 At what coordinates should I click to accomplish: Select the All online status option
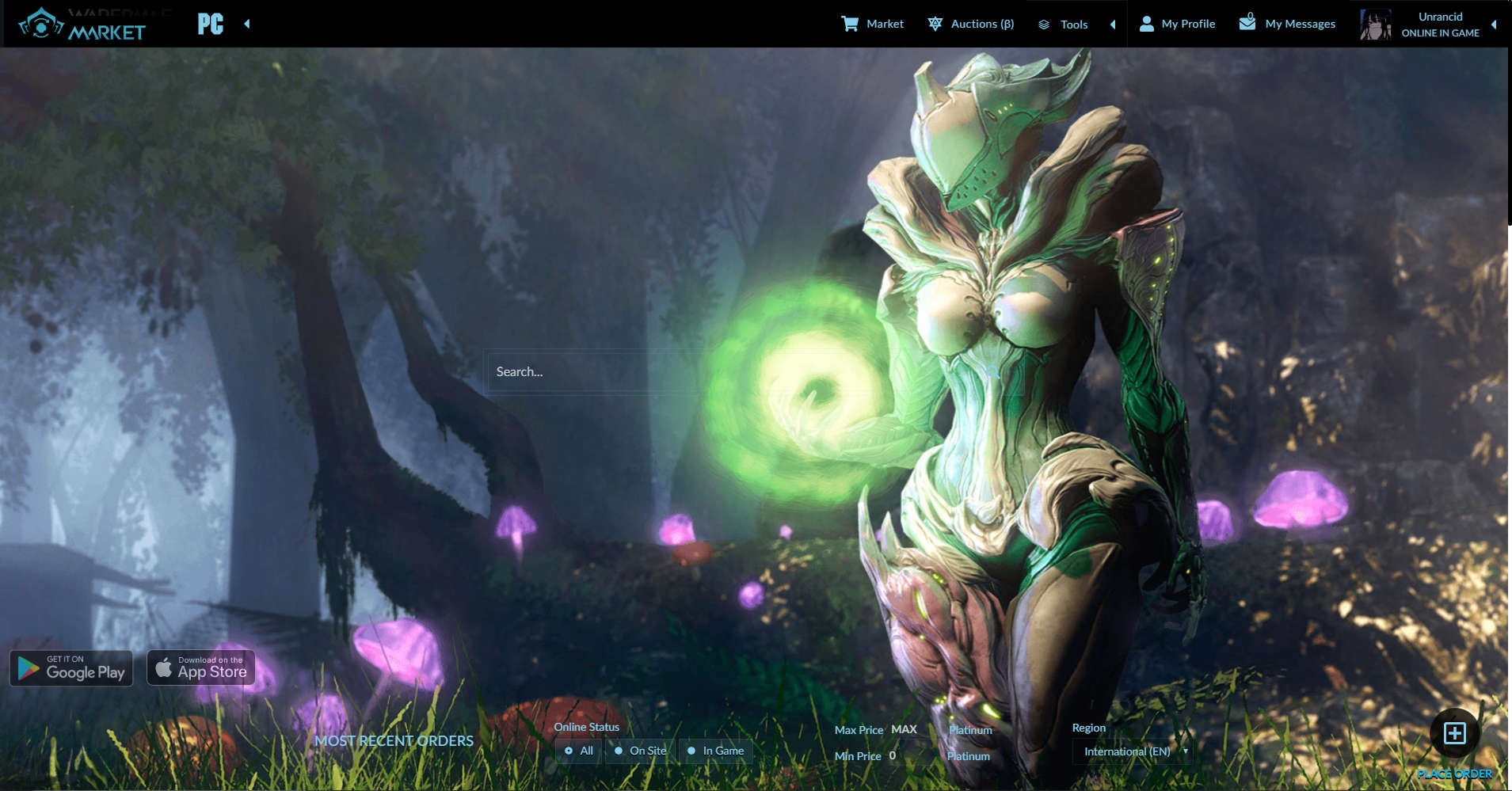pyautogui.click(x=577, y=751)
